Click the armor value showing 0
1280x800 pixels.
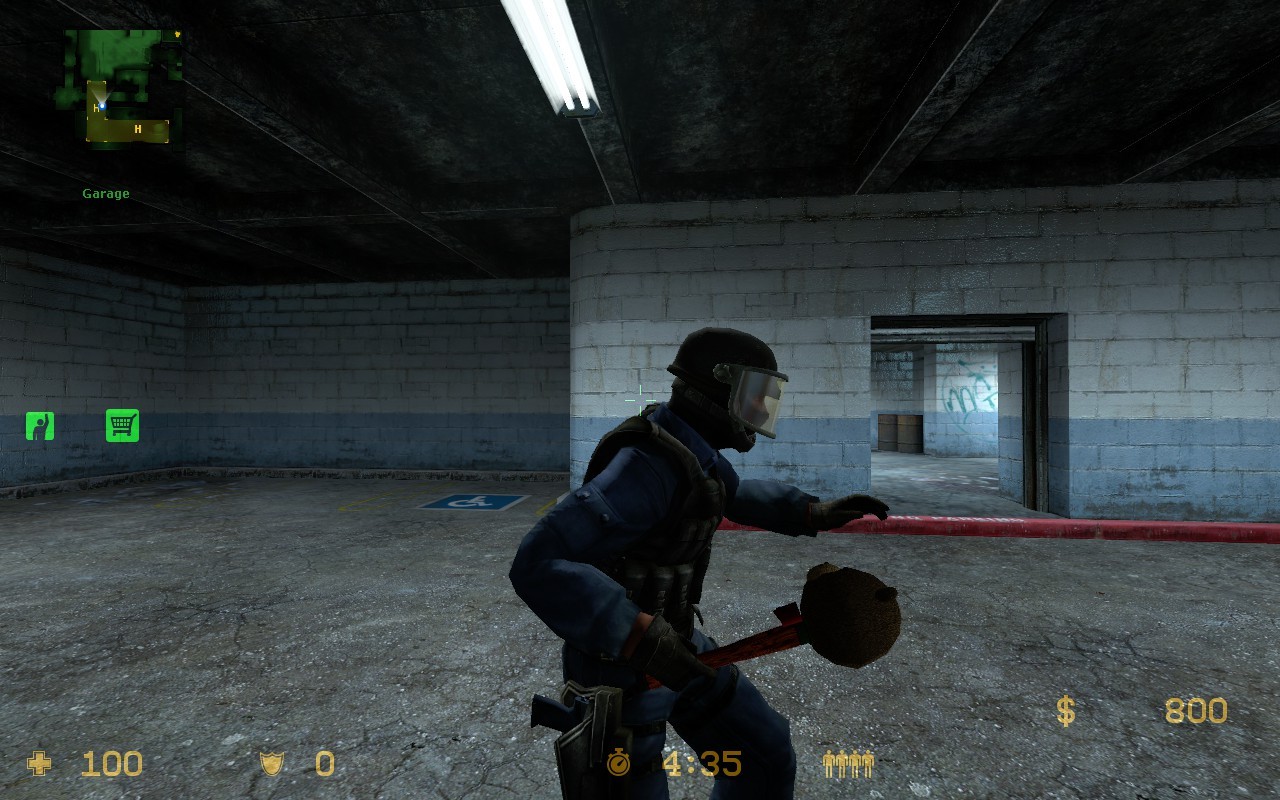point(323,765)
